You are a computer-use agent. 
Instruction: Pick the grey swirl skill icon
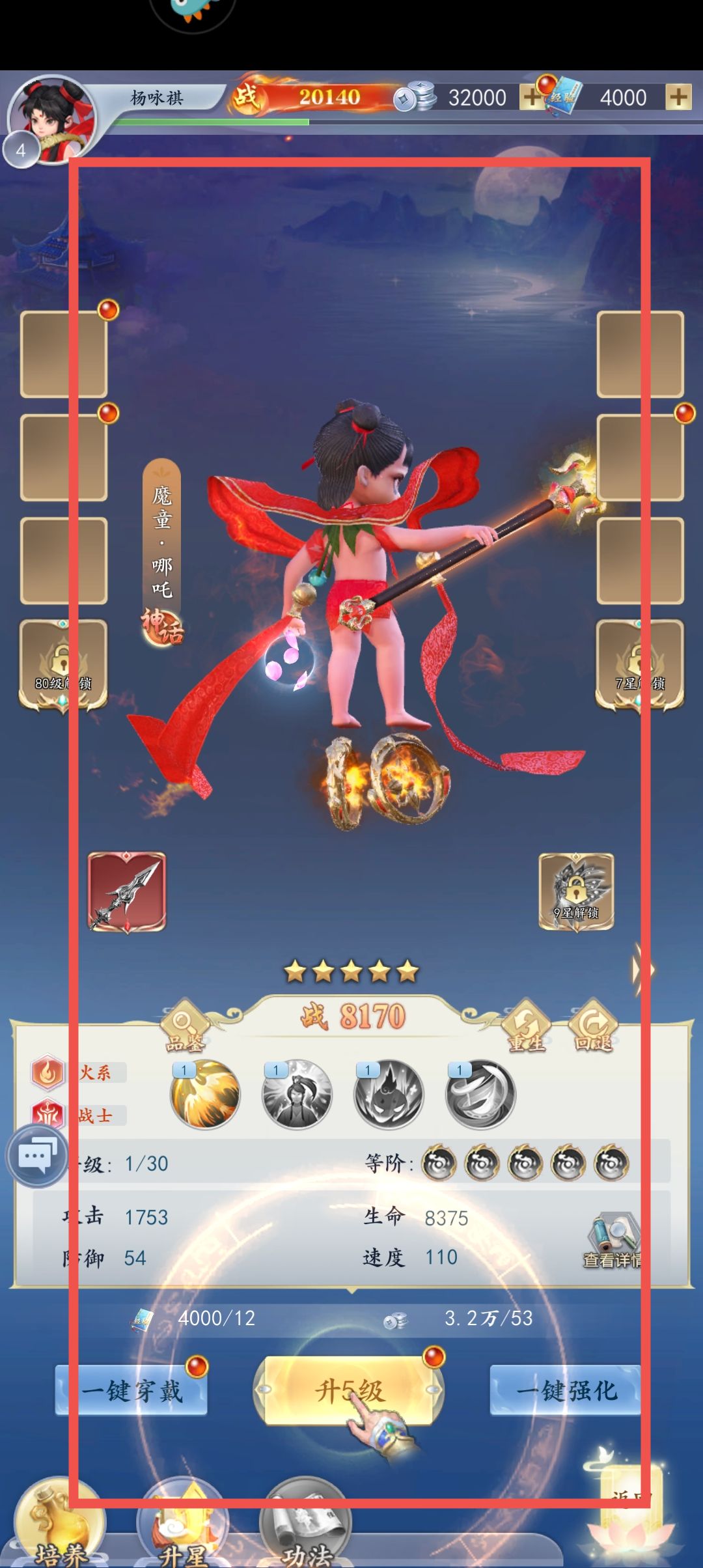click(480, 1094)
